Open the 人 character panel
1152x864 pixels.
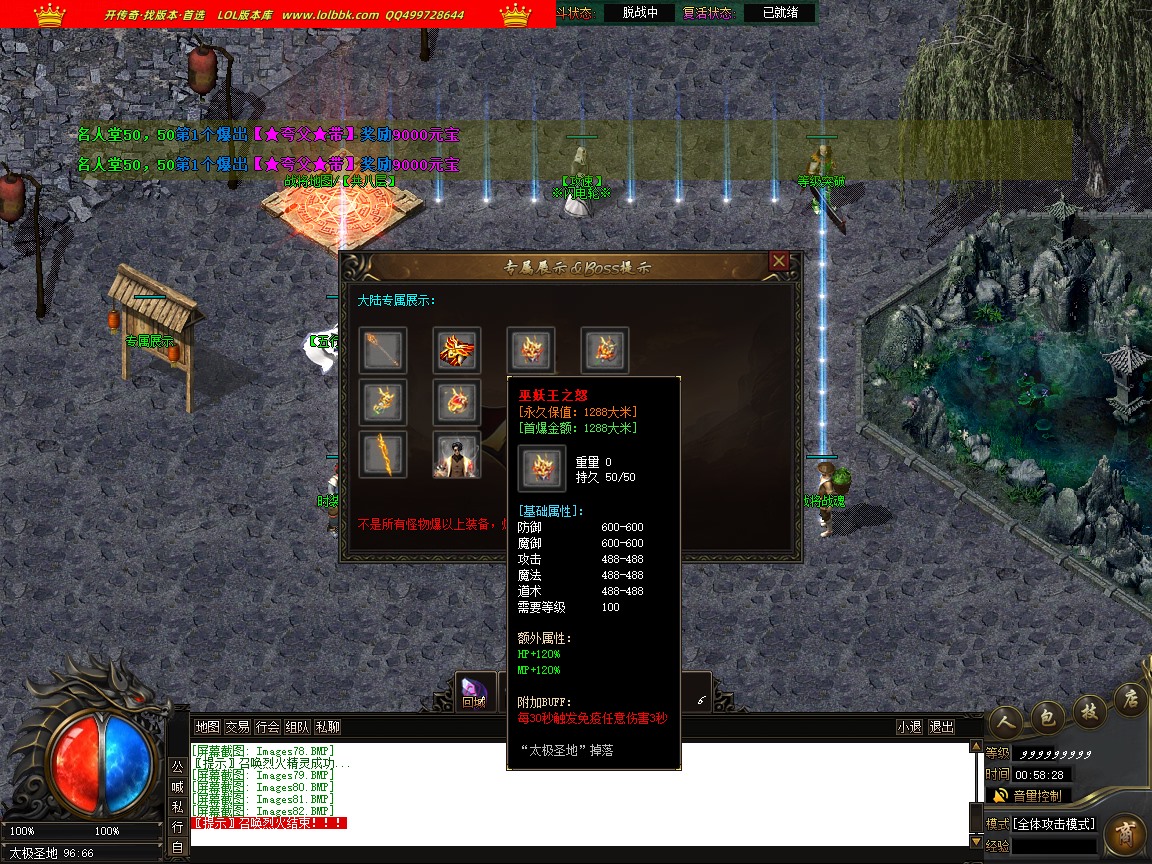click(x=1007, y=718)
